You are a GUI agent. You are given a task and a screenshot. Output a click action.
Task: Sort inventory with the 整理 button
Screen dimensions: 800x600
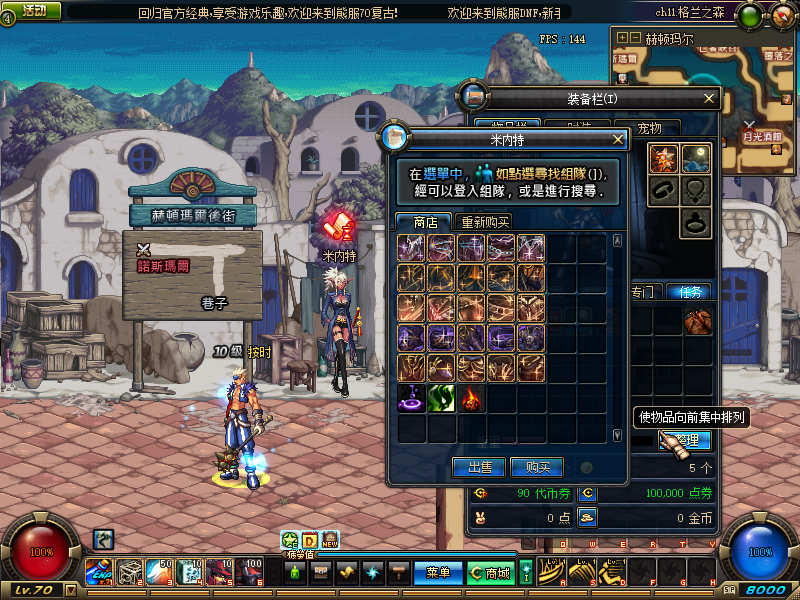click(x=687, y=440)
